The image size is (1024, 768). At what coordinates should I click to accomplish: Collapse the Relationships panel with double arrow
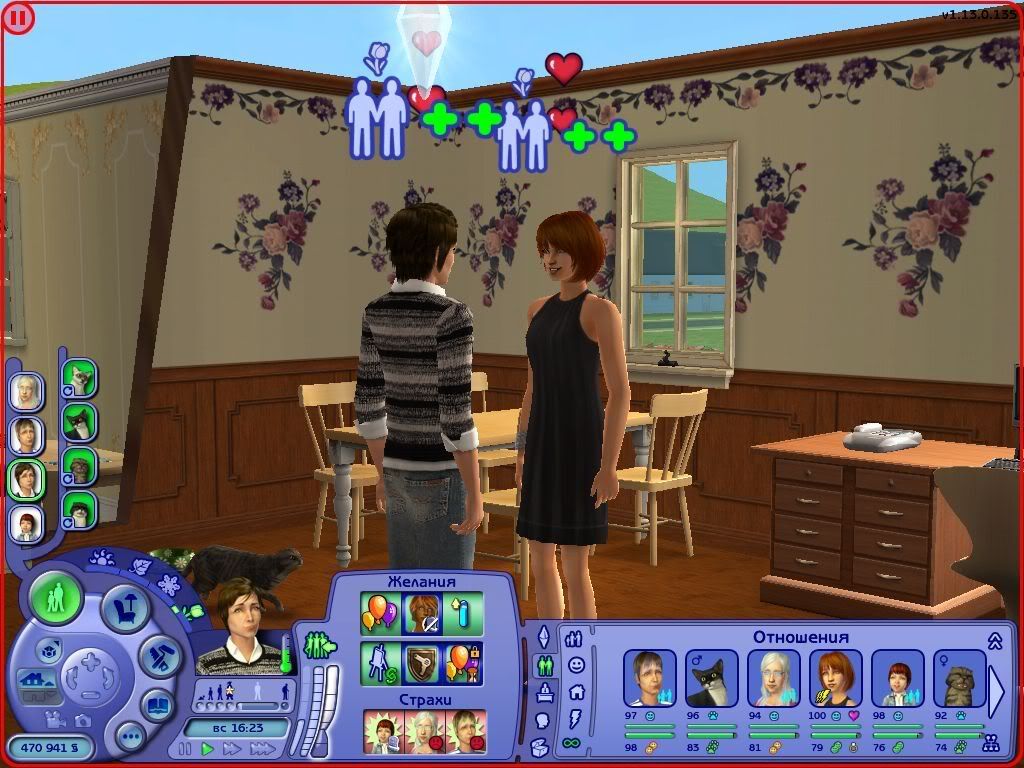[995, 640]
